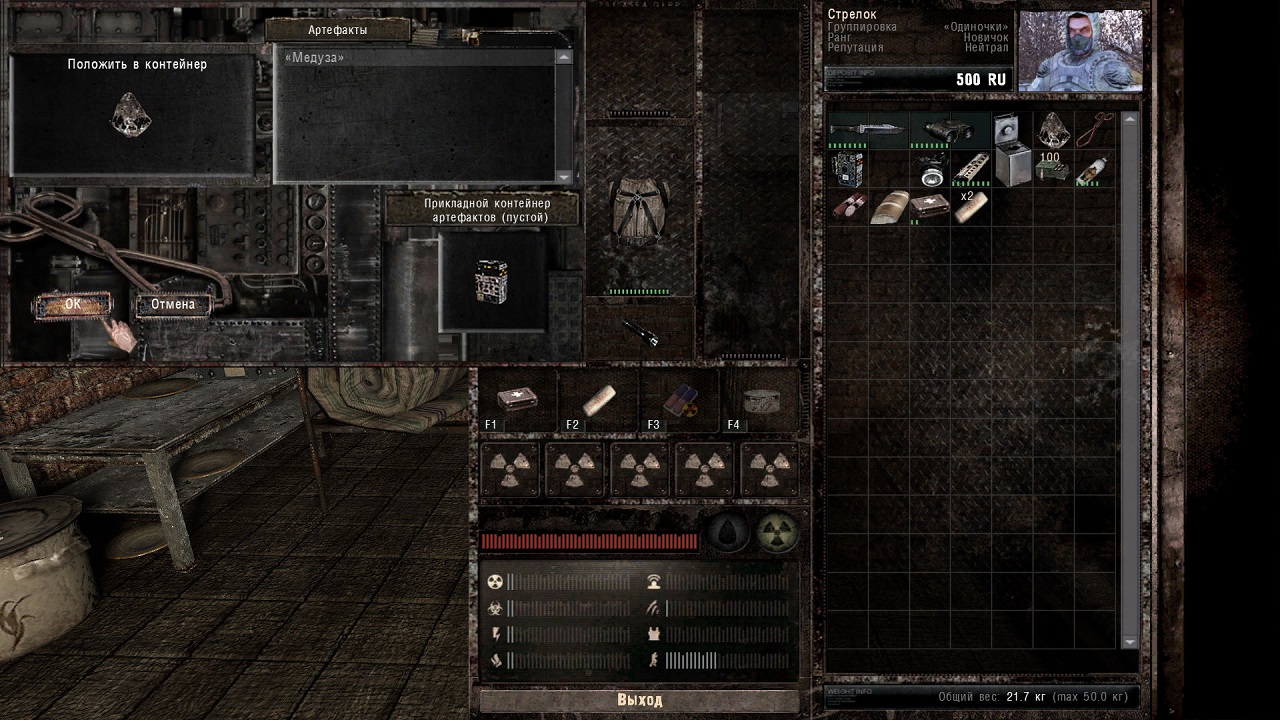Click the empty artifact container icon
1280x720 pixels.
(x=493, y=282)
